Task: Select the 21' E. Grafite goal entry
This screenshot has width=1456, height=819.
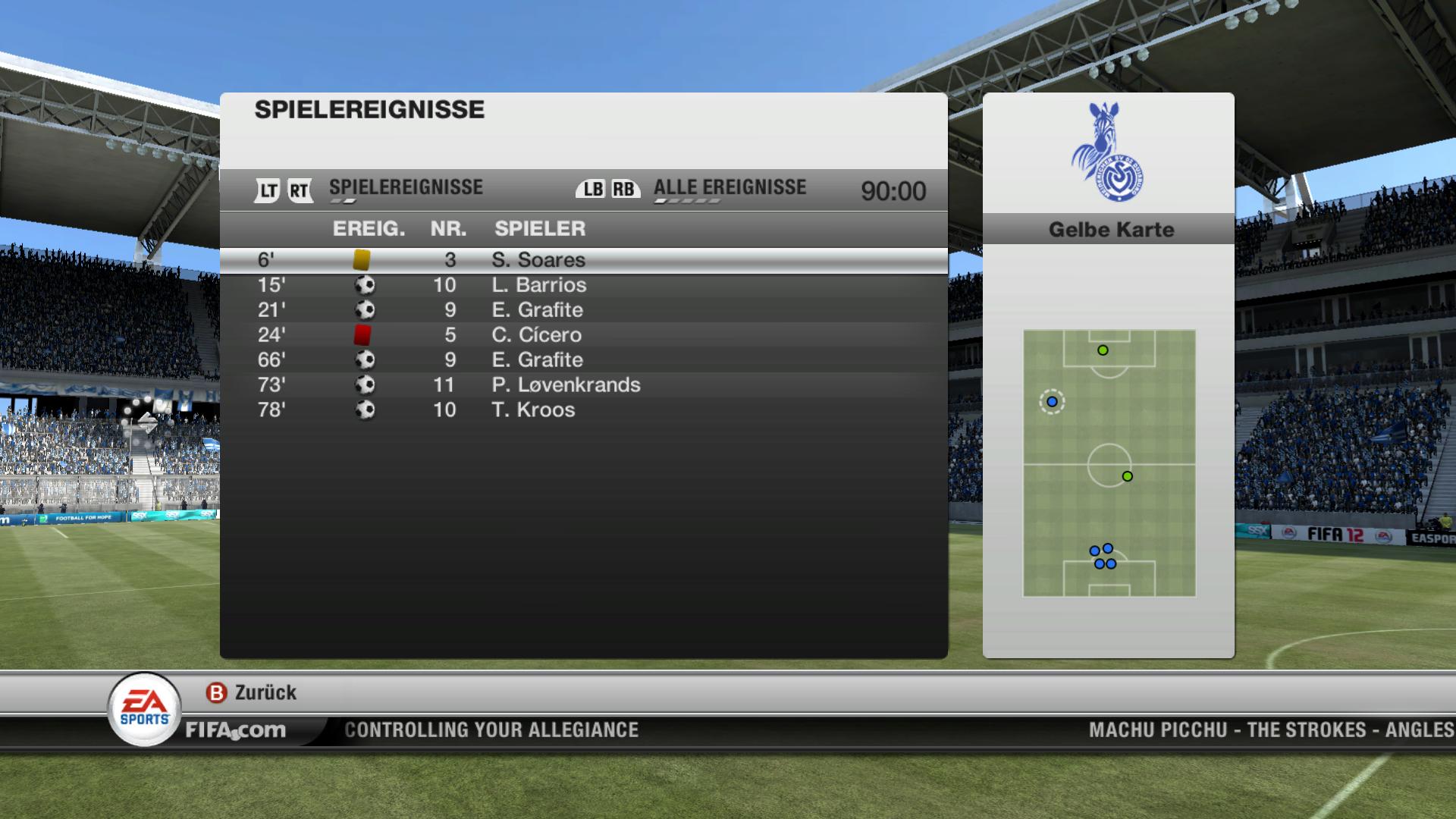Action: pyautogui.click(x=582, y=310)
